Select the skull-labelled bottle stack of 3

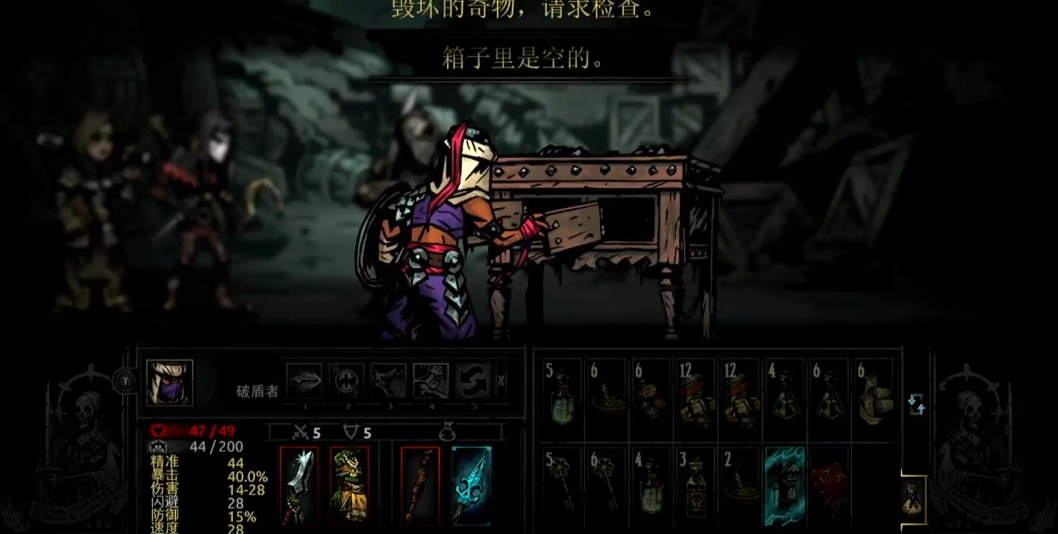[x=695, y=485]
